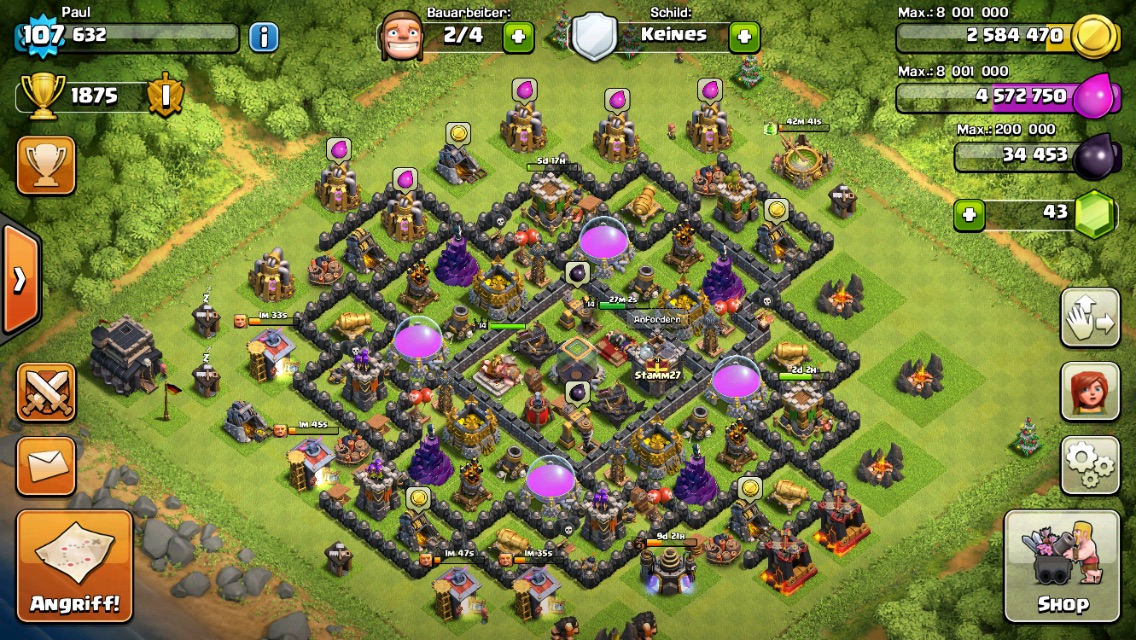This screenshot has width=1136, height=640.
Task: Purchase more gems with the green plus
Action: [x=968, y=214]
